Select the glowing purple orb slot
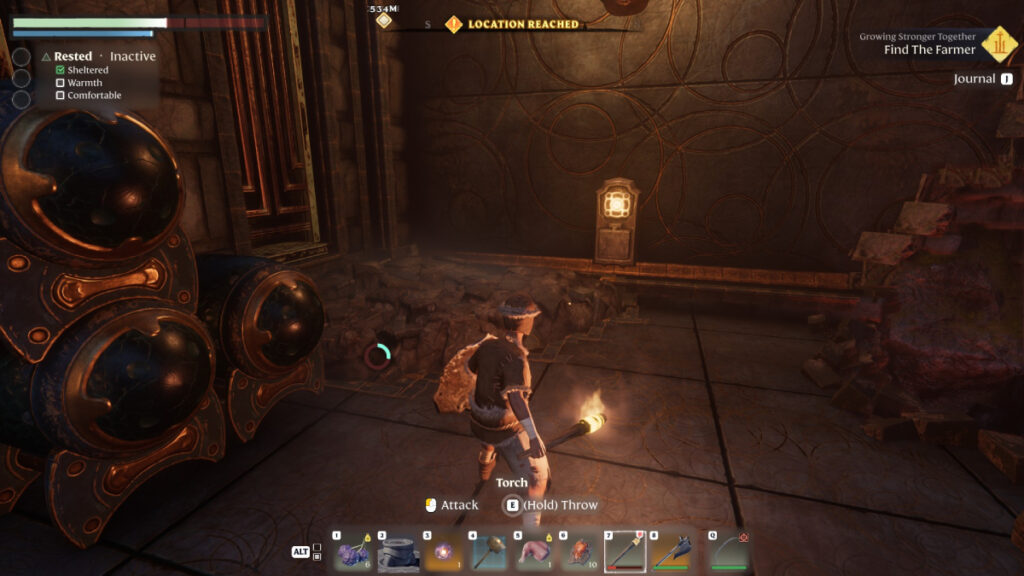 pos(443,551)
